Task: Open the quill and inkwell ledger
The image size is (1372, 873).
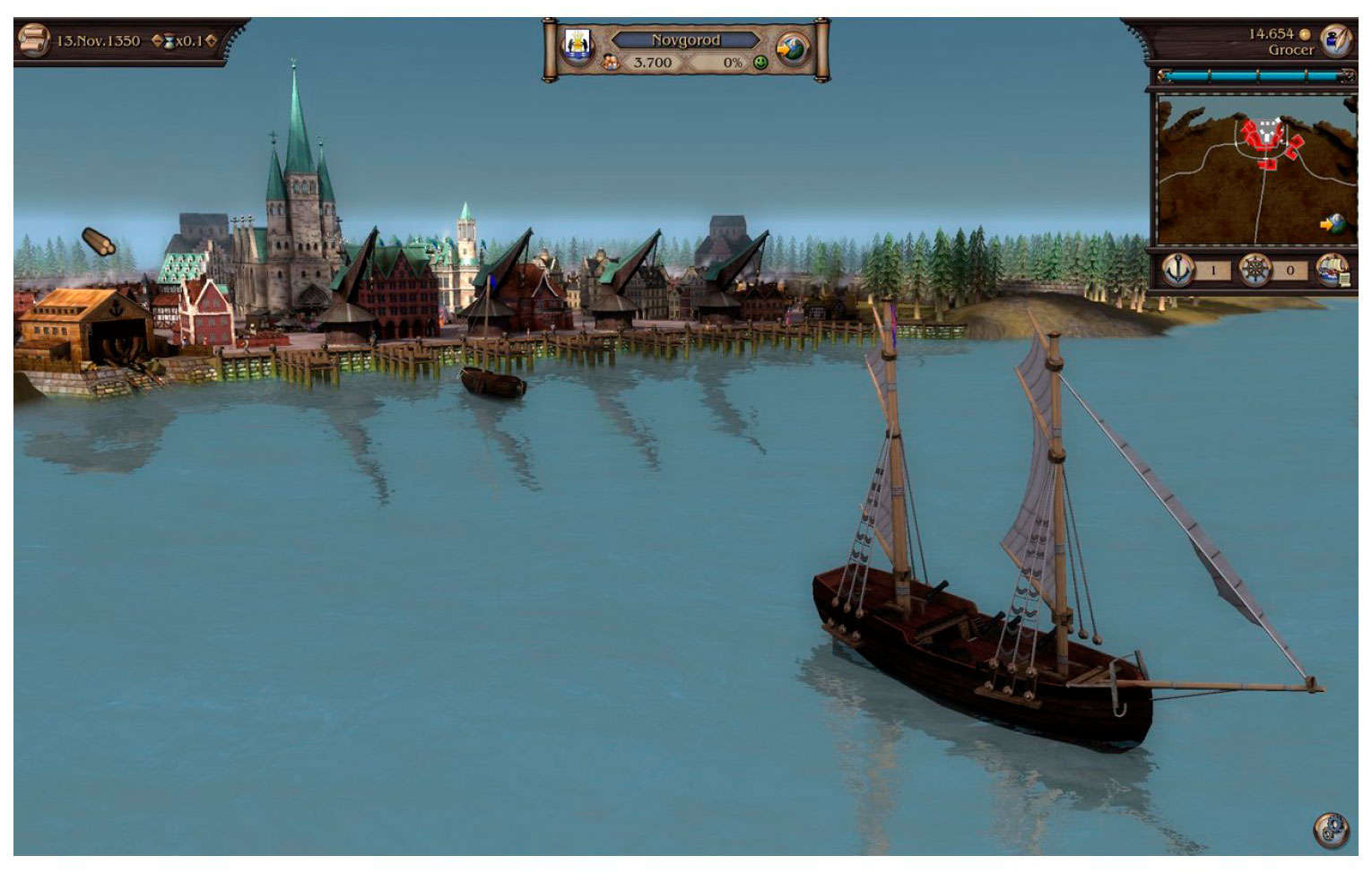Action: pyautogui.click(x=1338, y=39)
